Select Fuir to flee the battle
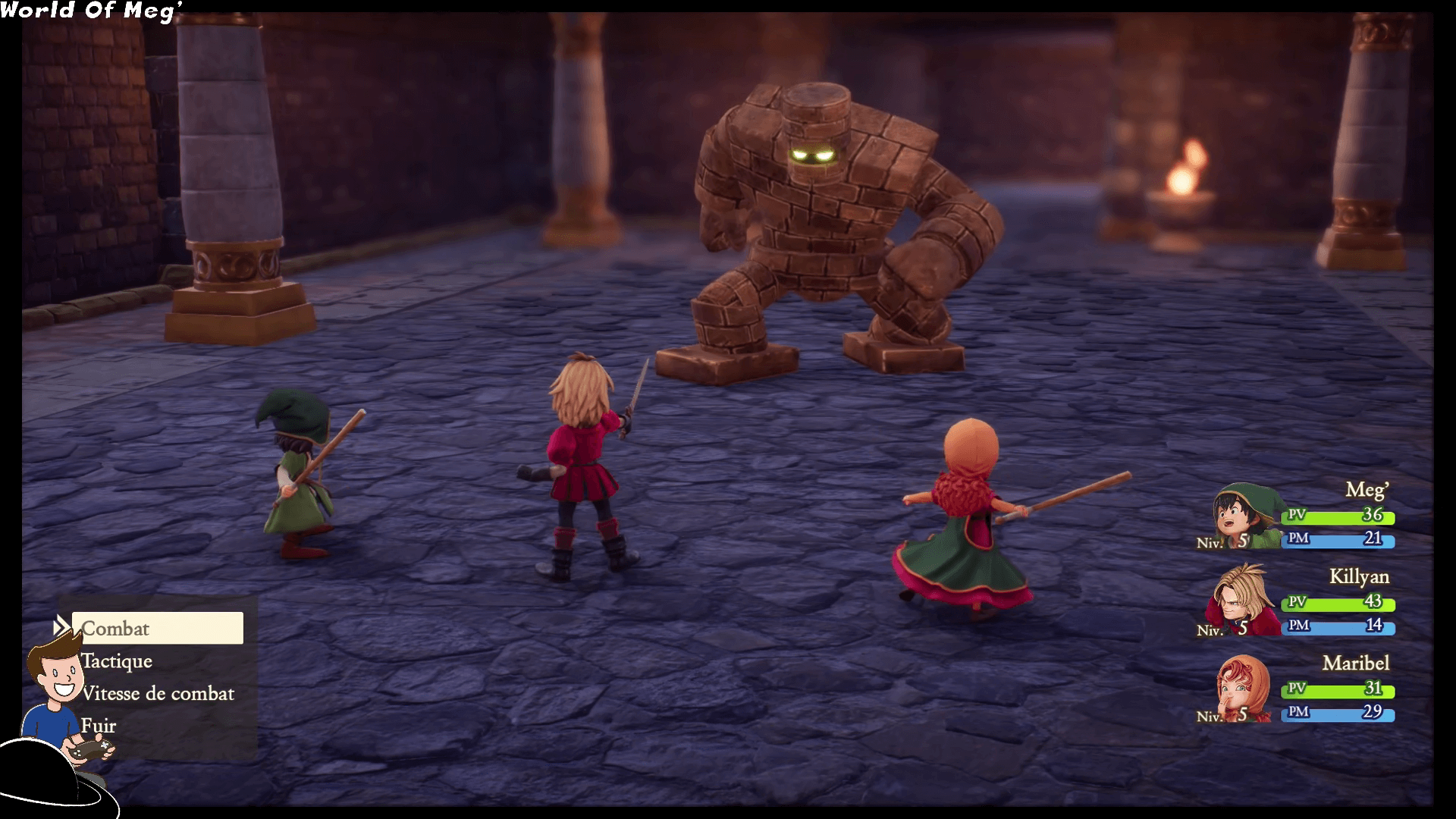This screenshot has width=1456, height=819. coord(99,726)
